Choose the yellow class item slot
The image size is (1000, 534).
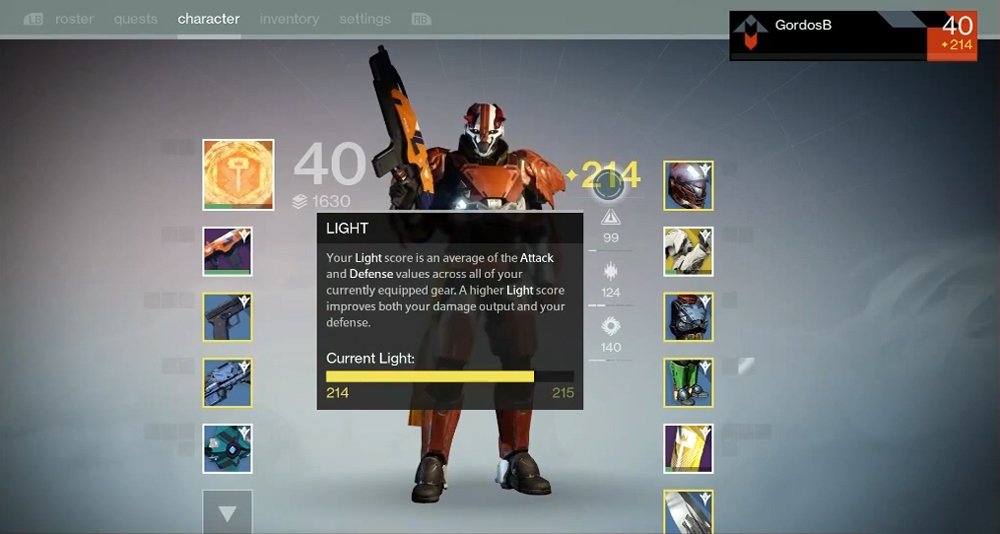tap(688, 448)
